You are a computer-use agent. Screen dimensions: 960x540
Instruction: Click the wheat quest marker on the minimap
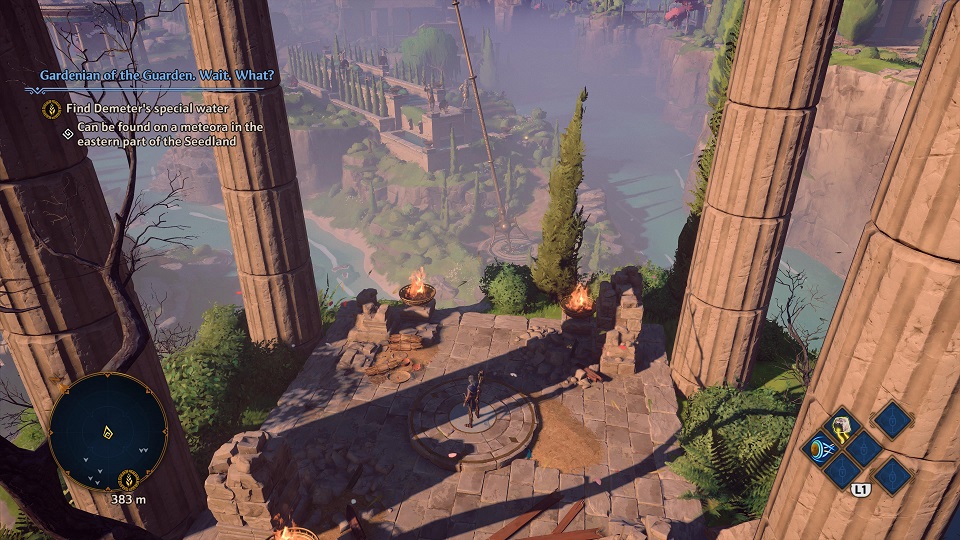(x=128, y=478)
